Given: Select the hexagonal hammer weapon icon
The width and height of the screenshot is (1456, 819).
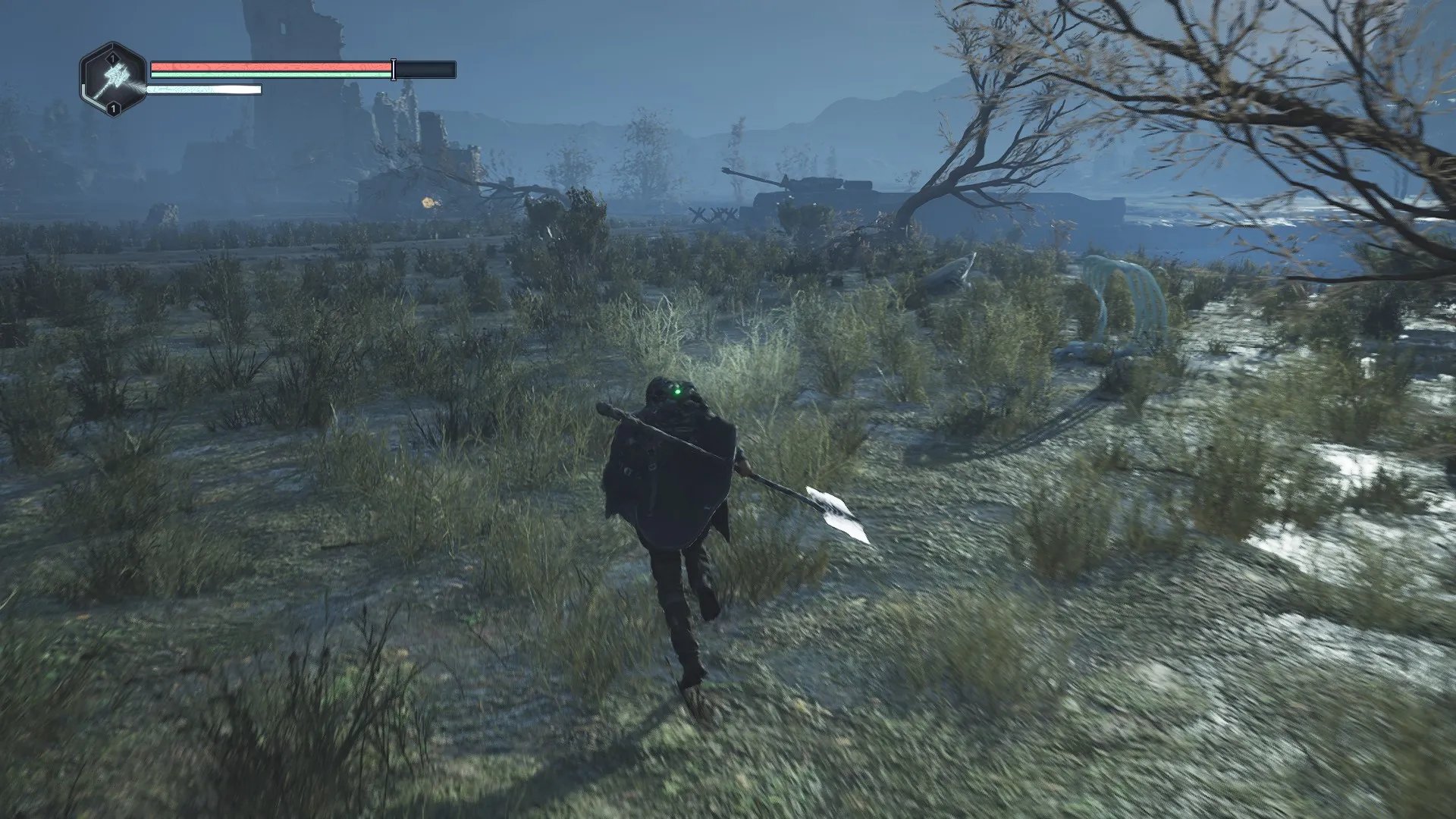Looking at the screenshot, I should [113, 80].
